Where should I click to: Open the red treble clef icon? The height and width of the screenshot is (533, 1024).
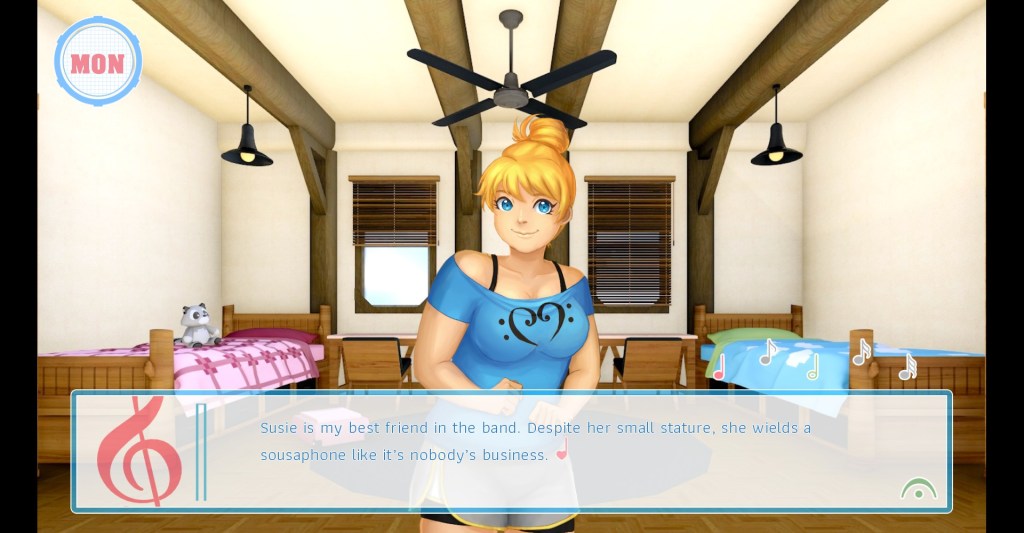click(138, 450)
